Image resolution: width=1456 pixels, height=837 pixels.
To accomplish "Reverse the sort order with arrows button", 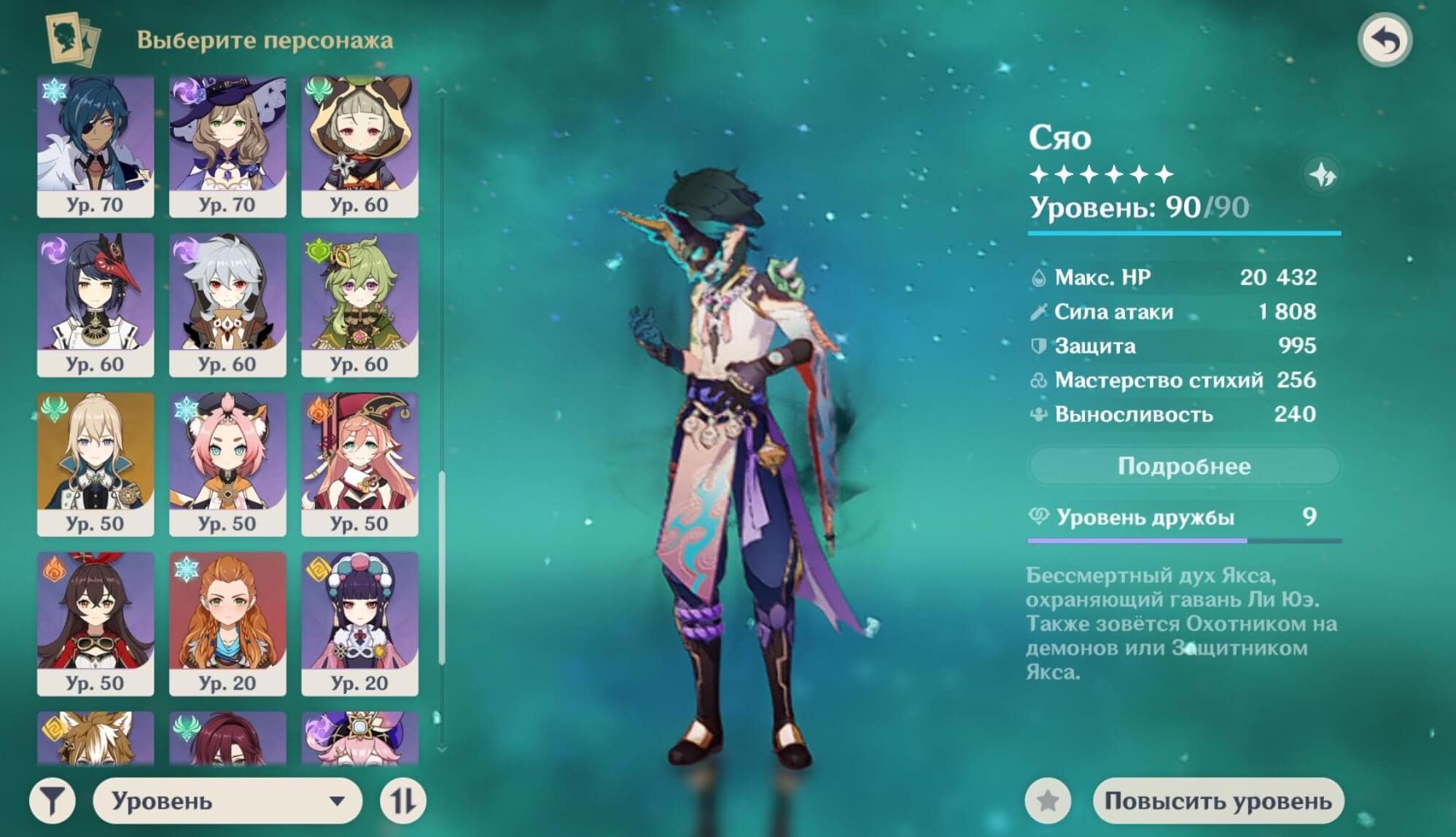I will 402,801.
